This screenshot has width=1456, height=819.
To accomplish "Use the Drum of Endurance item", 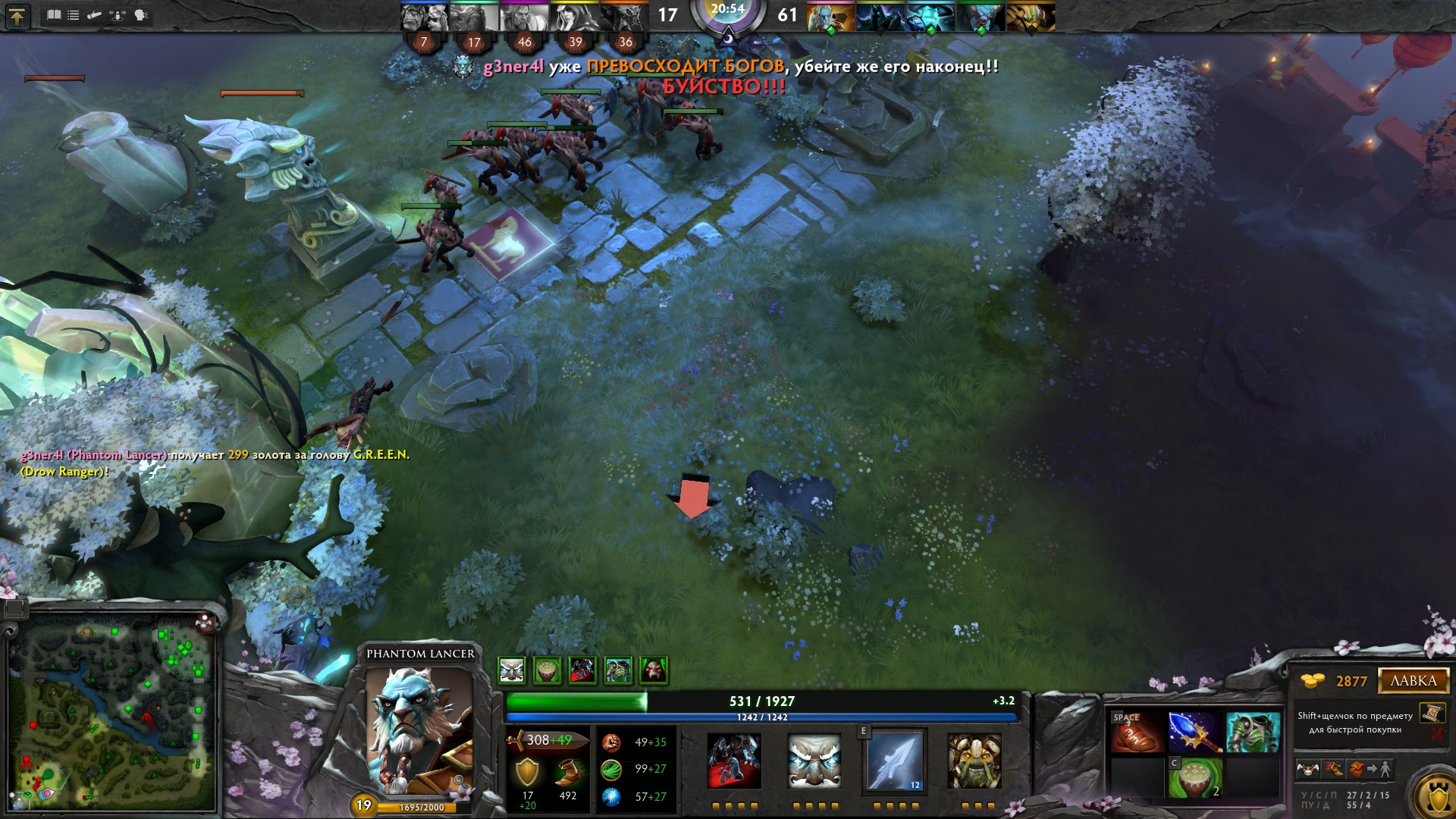I will coord(1194,778).
